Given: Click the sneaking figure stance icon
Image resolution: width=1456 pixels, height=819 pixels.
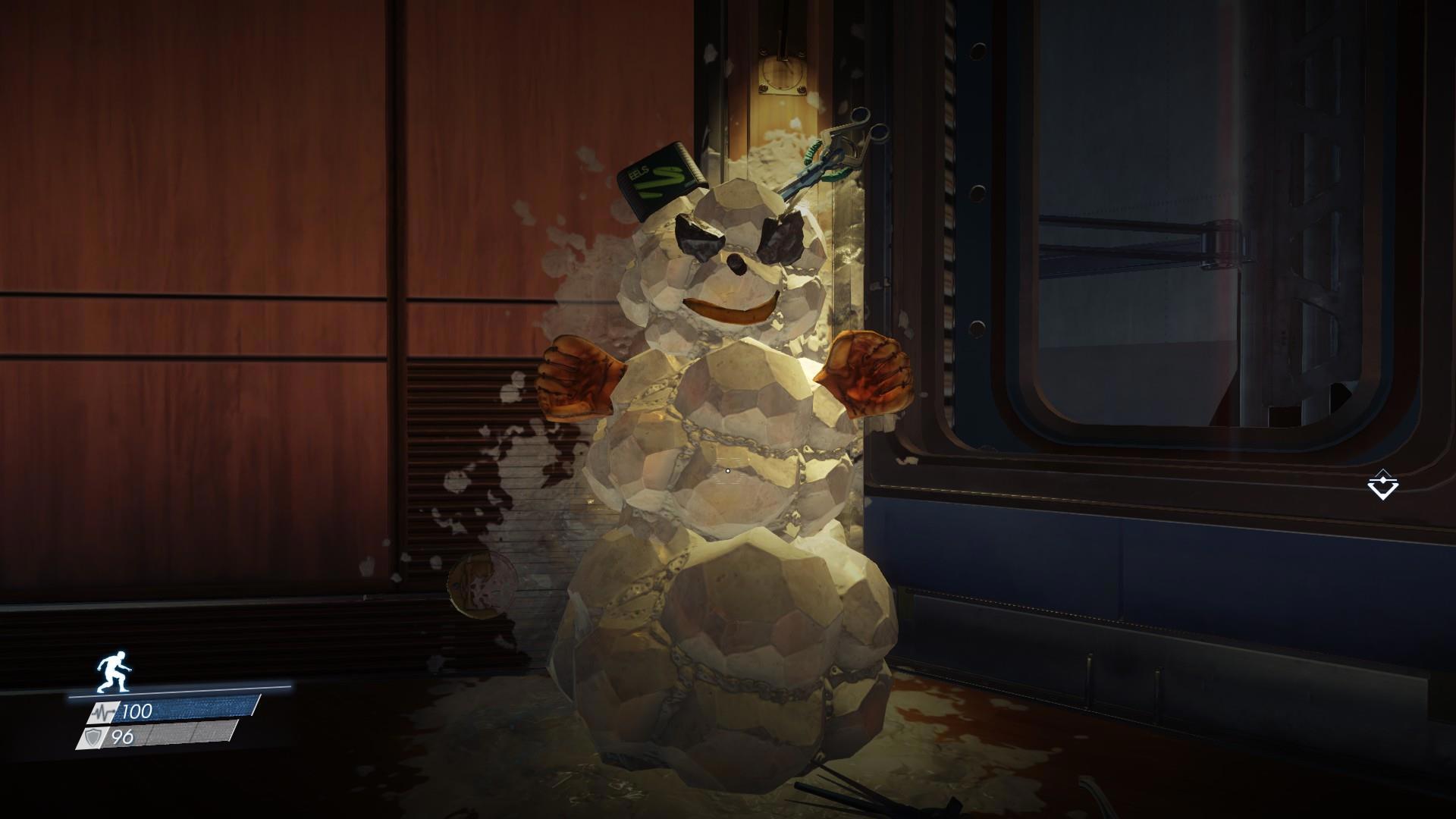Looking at the screenshot, I should coord(113,672).
